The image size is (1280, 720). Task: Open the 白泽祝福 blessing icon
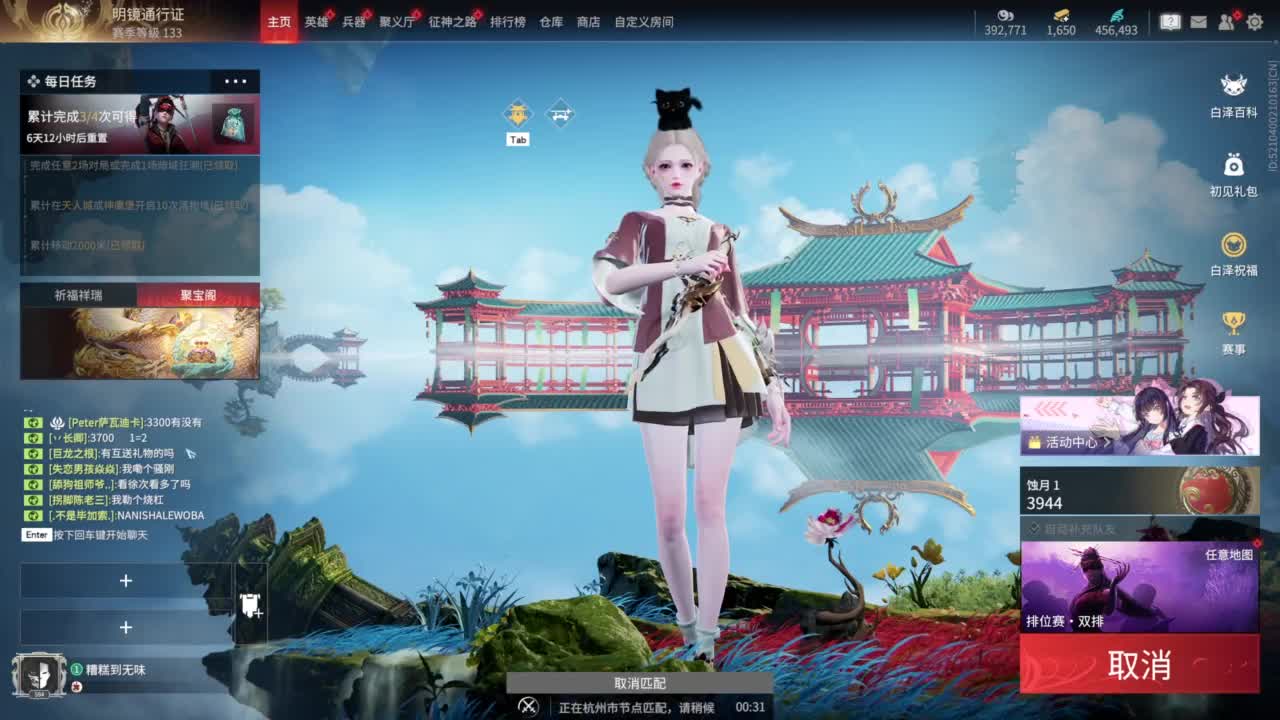click(1232, 246)
